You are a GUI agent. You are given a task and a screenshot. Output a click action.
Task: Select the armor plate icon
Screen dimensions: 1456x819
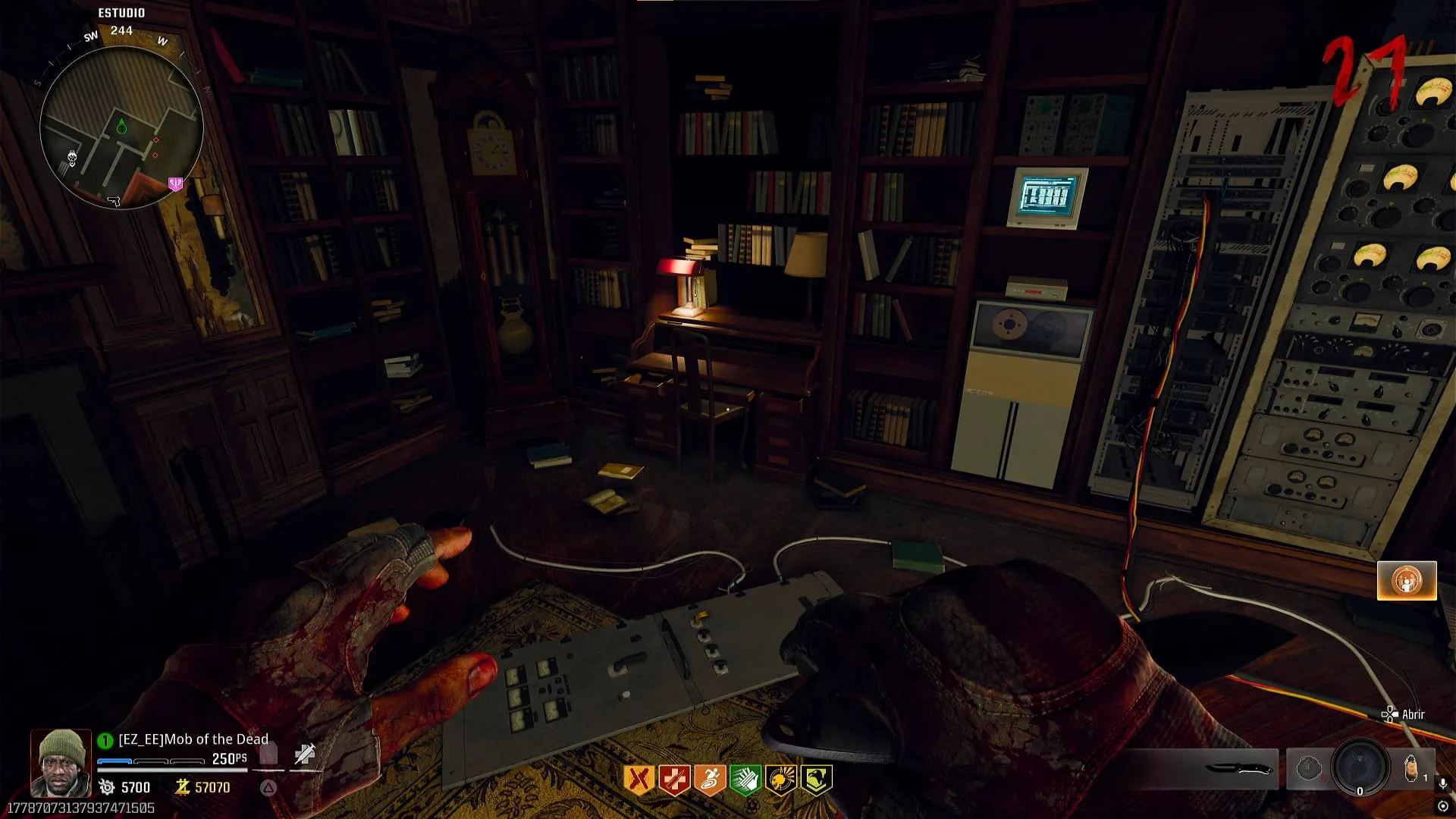coord(269,755)
